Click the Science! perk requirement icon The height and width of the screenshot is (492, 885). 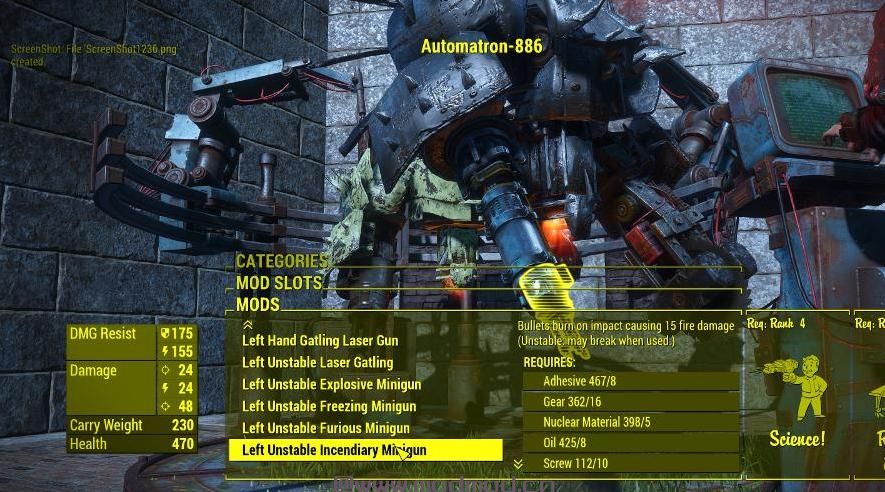(797, 395)
